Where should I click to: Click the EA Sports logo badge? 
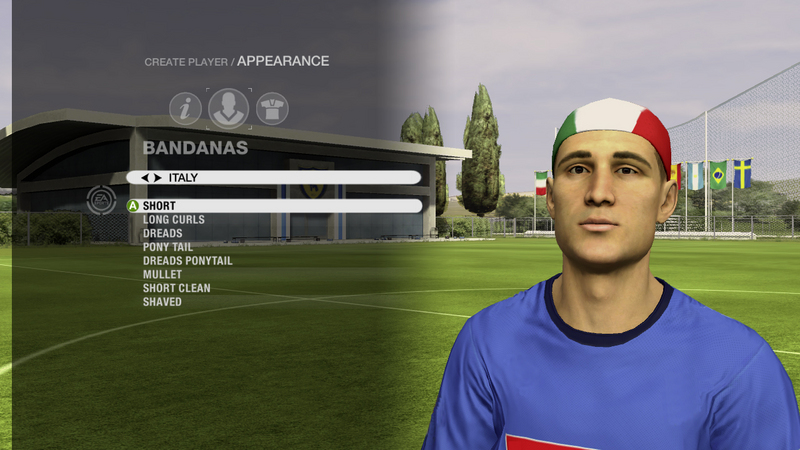point(101,200)
